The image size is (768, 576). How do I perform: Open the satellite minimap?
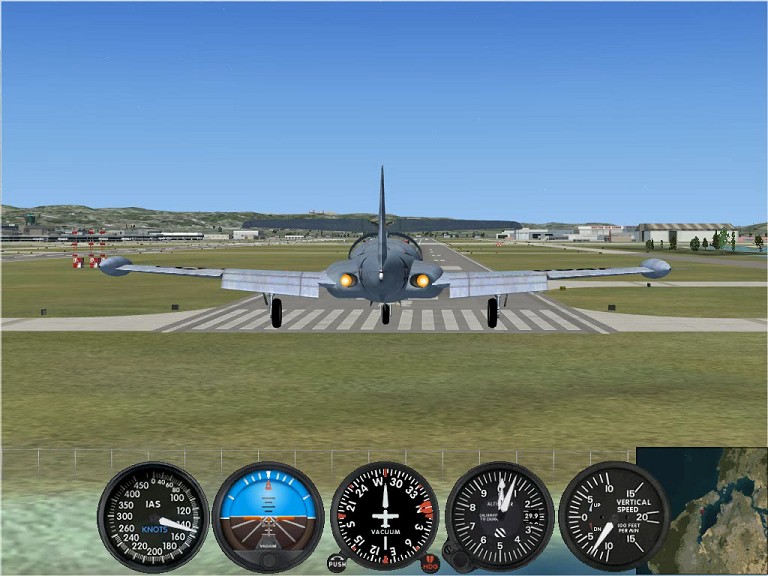[x=707, y=510]
